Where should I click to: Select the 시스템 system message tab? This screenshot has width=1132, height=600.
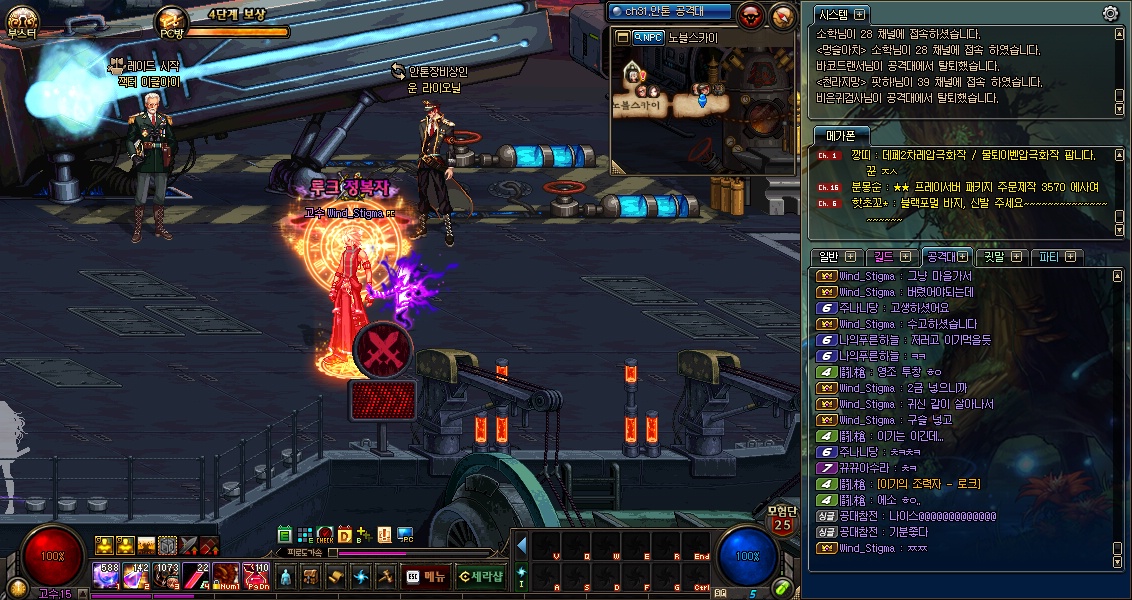tap(841, 15)
